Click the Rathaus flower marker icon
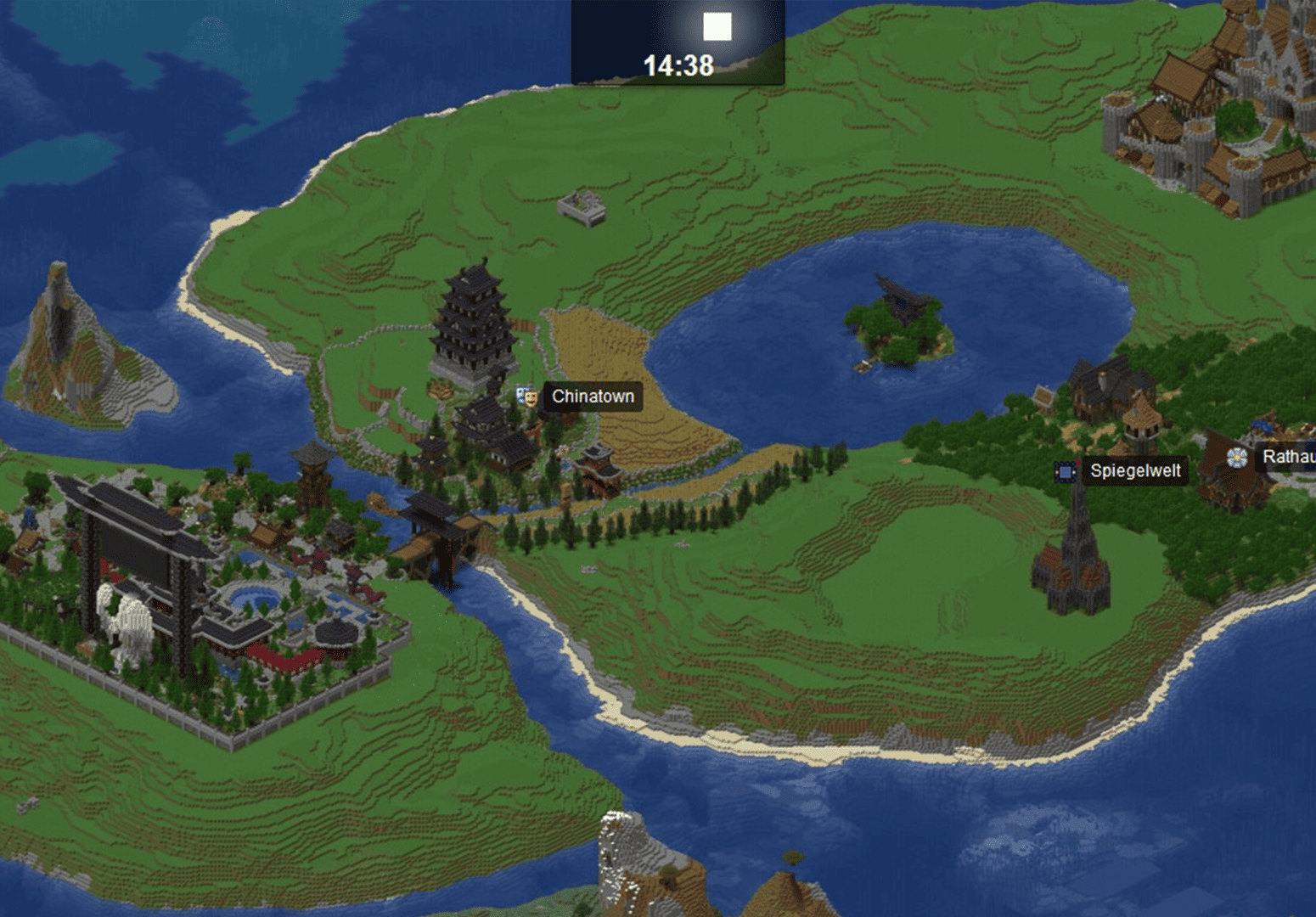The width and height of the screenshot is (1316, 917). pyautogui.click(x=1237, y=458)
